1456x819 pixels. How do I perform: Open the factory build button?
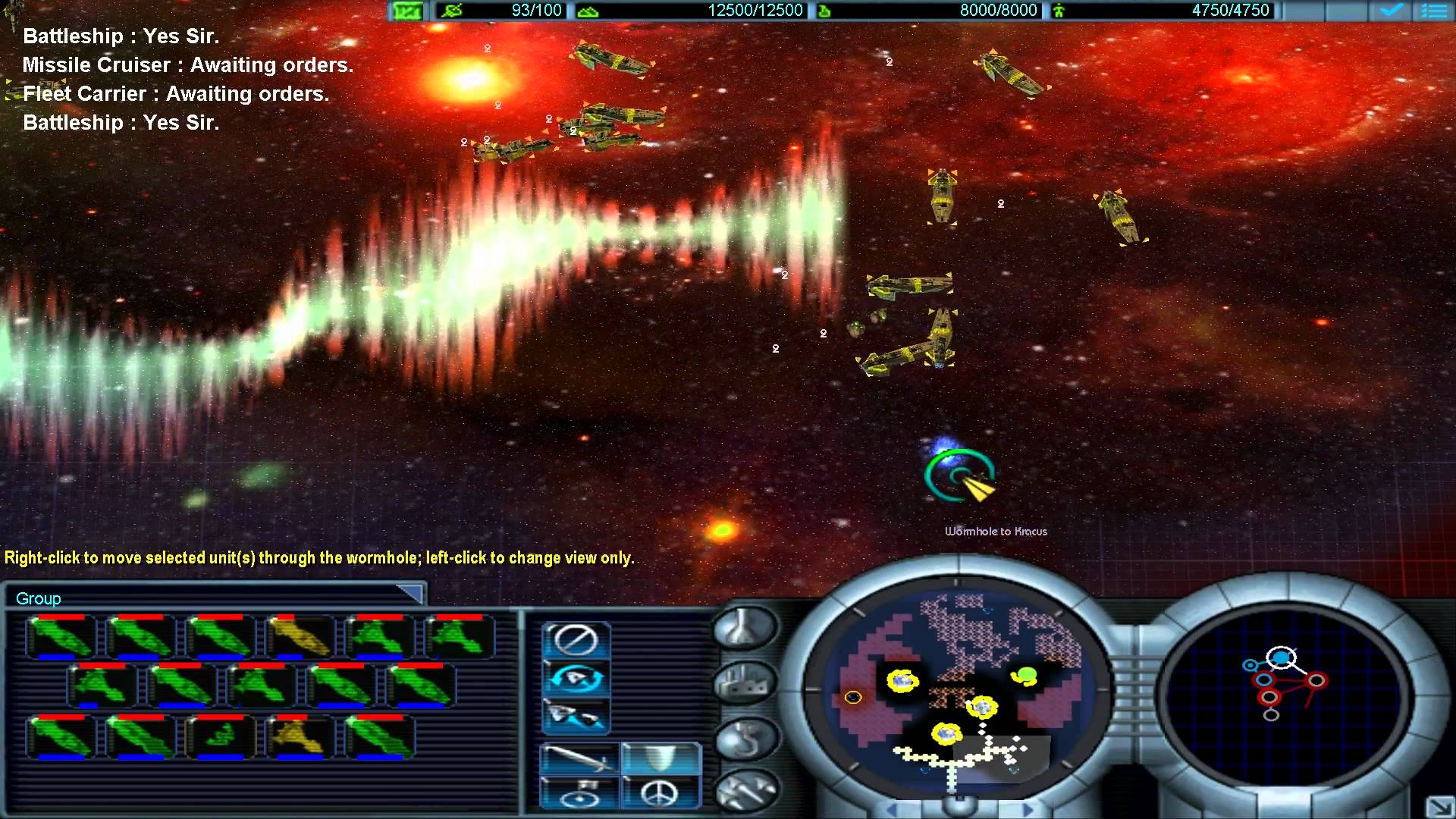(x=745, y=682)
